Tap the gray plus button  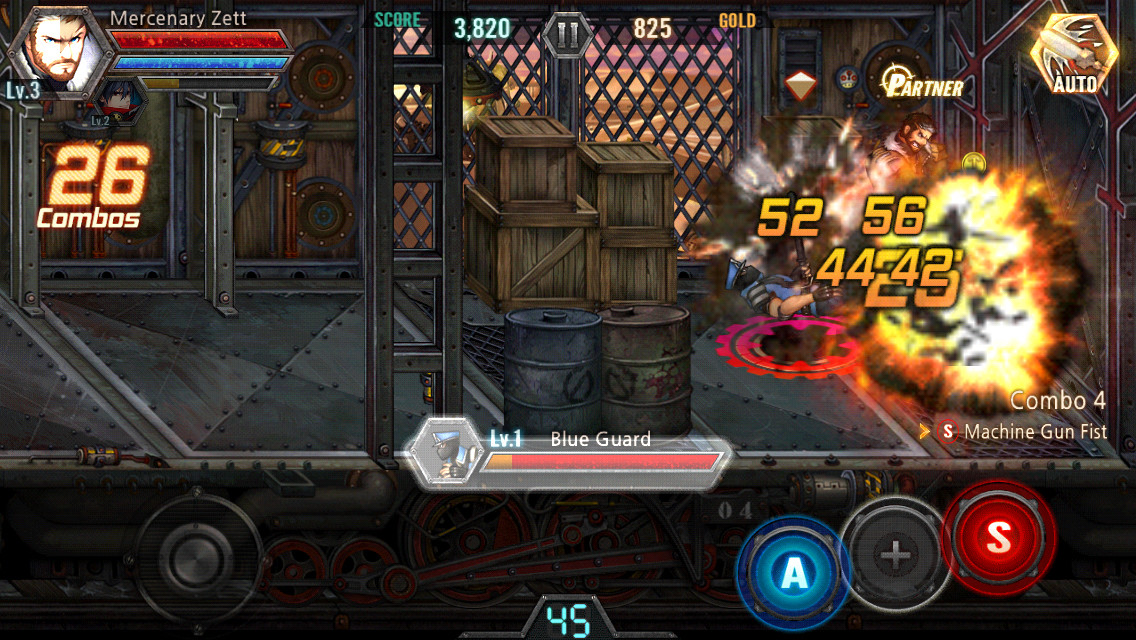click(896, 553)
